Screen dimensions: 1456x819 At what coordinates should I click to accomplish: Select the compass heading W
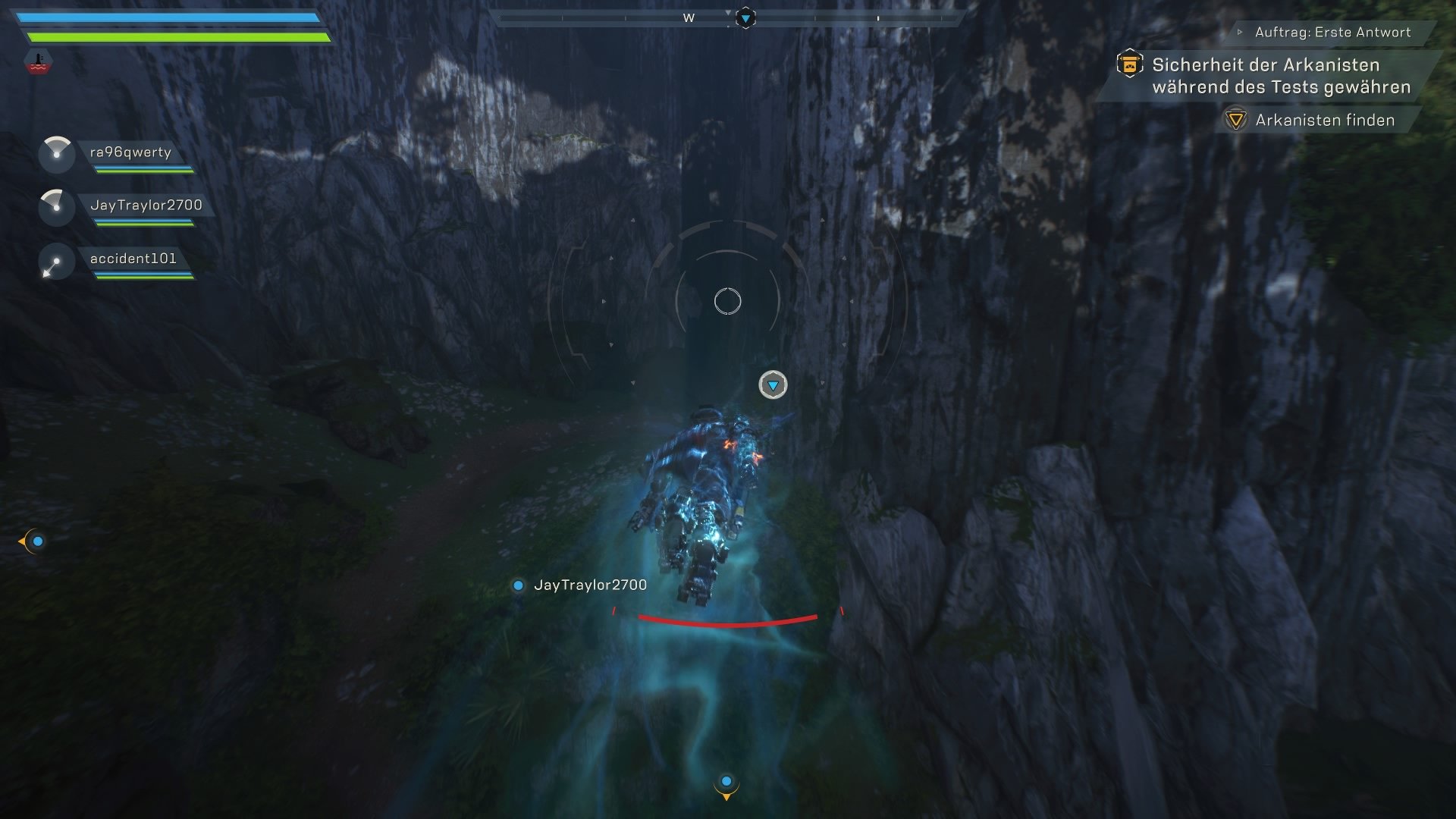click(689, 17)
